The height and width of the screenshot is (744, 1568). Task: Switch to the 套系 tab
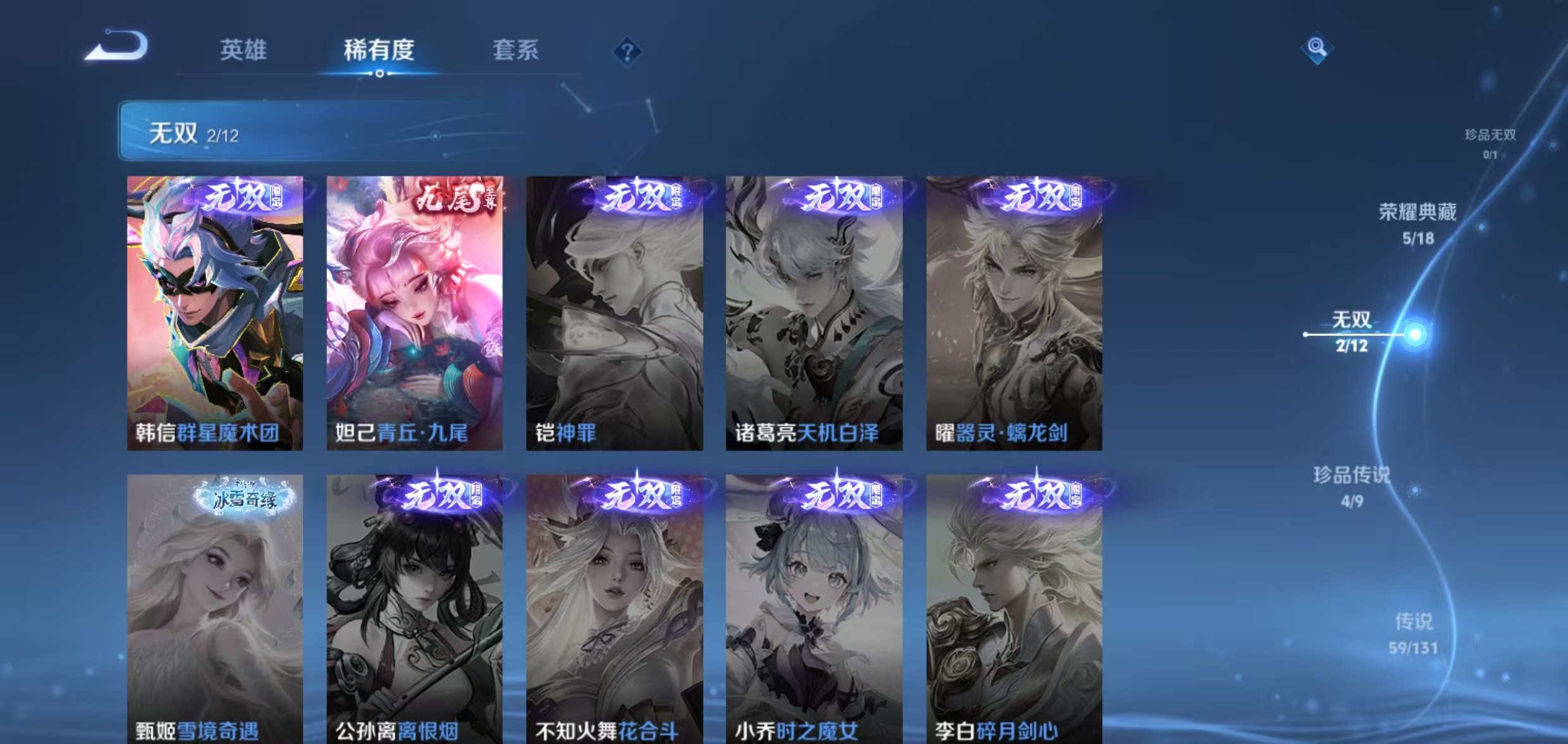517,51
